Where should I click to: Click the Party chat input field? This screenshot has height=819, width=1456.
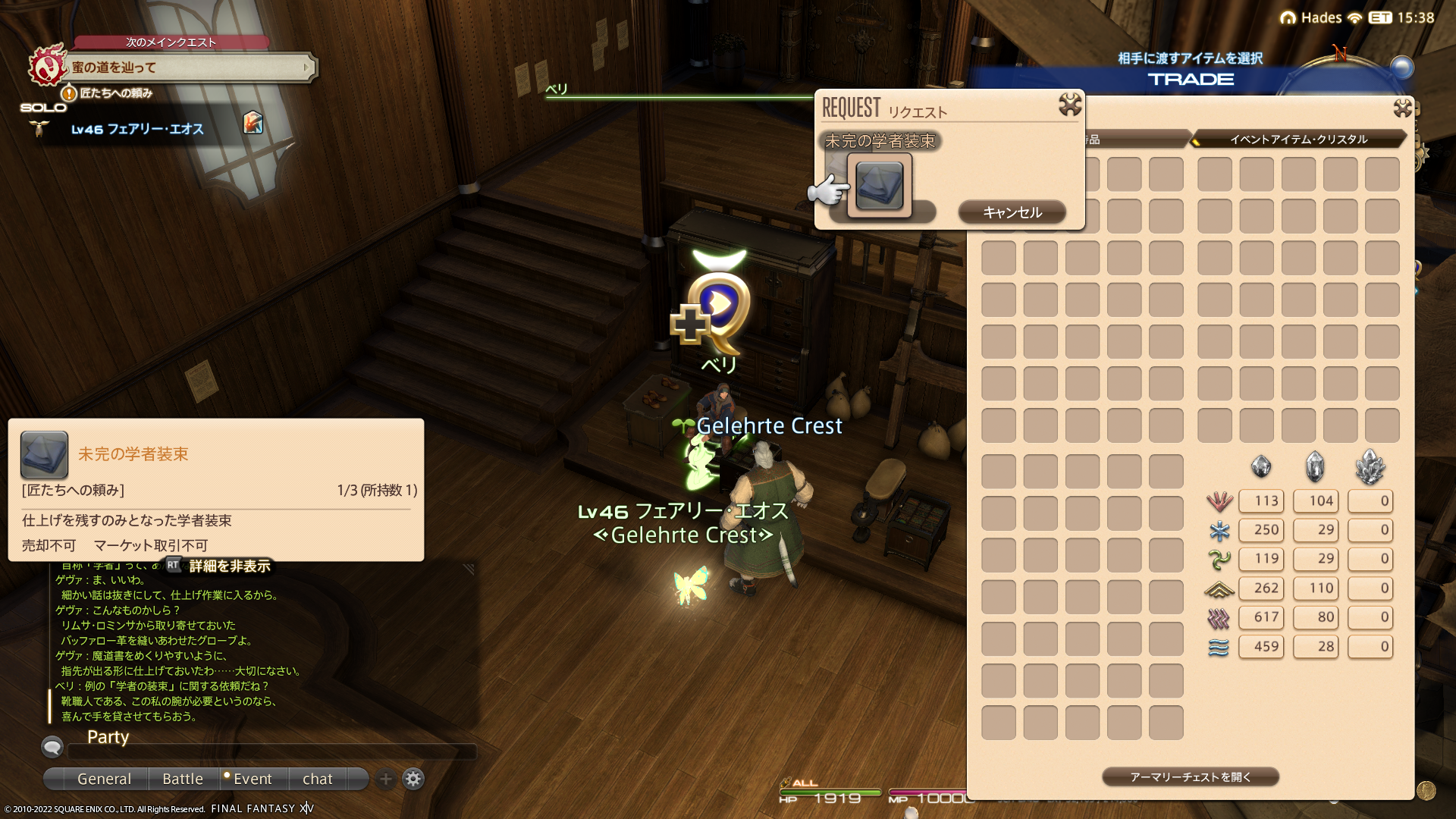pyautogui.click(x=271, y=752)
